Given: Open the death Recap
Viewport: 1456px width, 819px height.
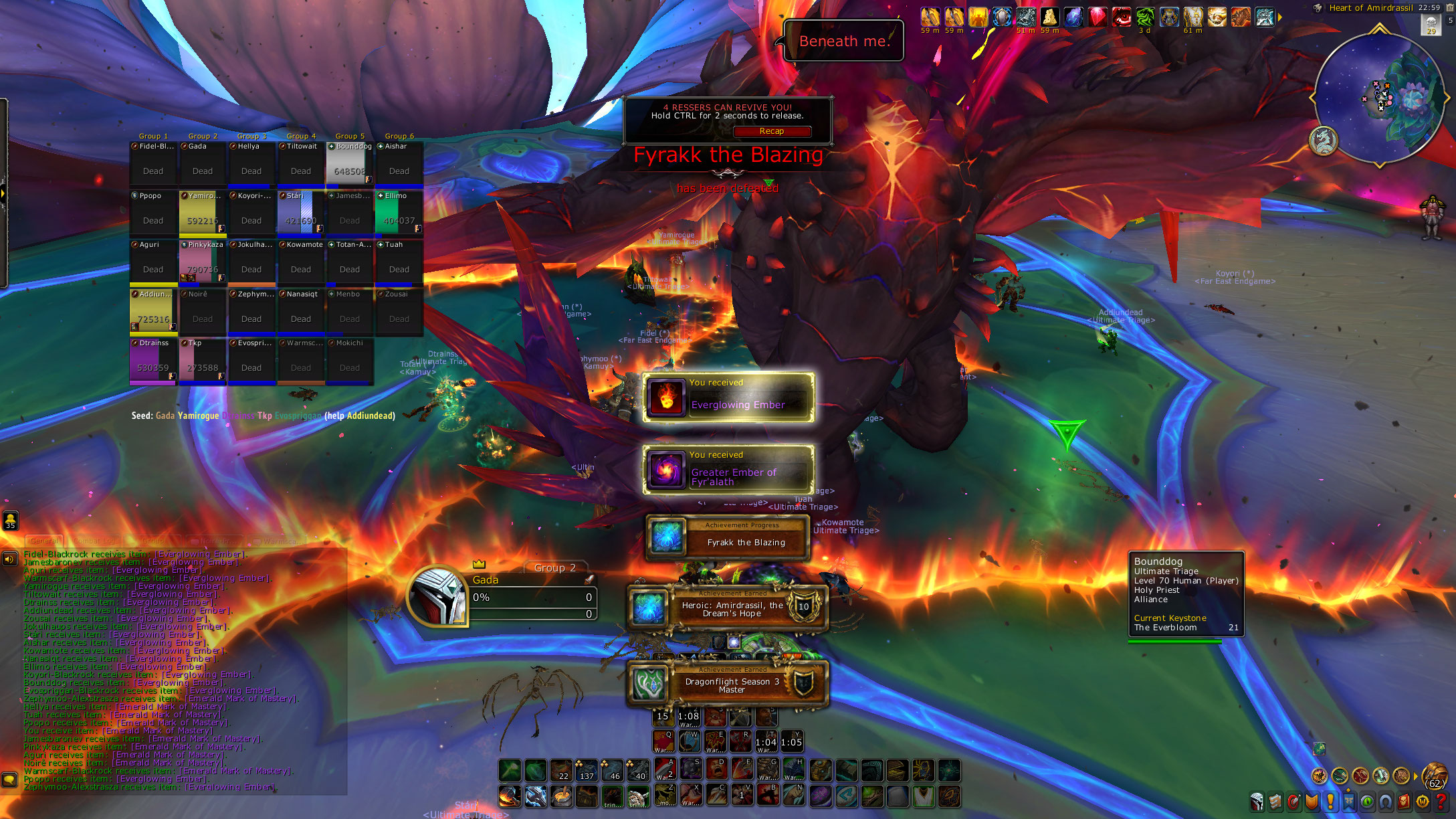Looking at the screenshot, I should pos(772,131).
